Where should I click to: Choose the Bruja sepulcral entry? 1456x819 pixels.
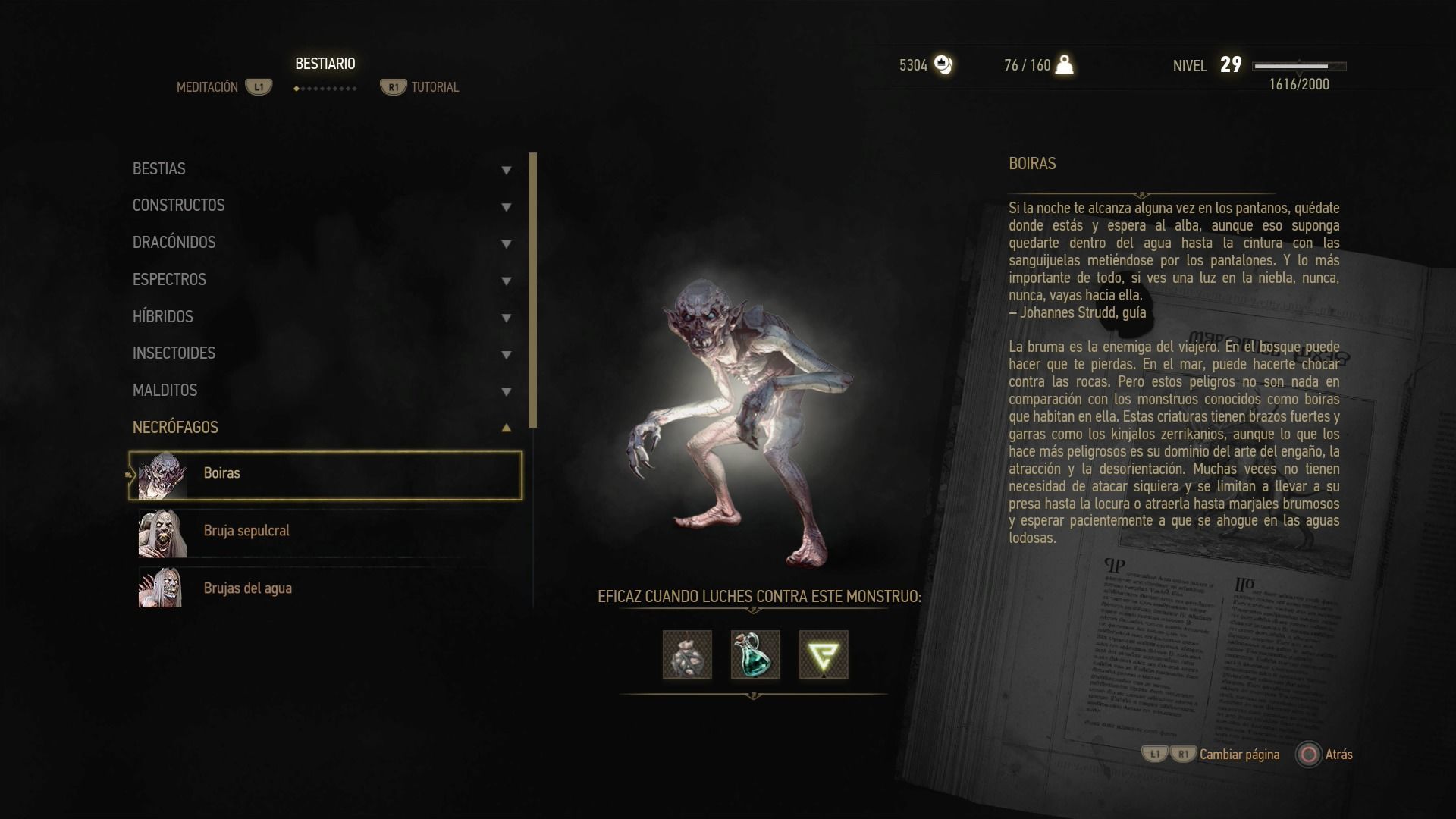325,532
